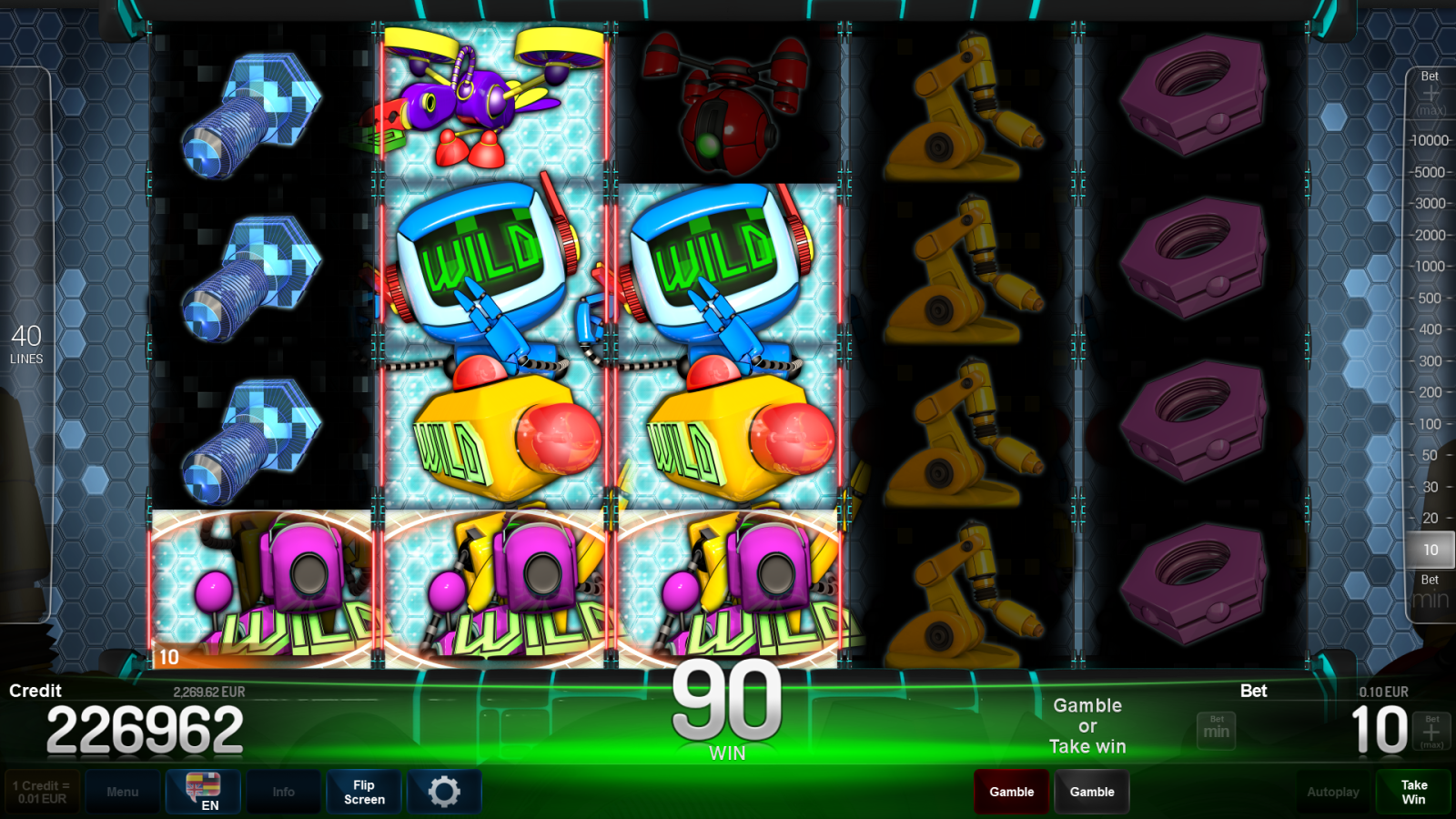Click the Flip Screen icon button
The image size is (1456, 819).
coord(363,792)
